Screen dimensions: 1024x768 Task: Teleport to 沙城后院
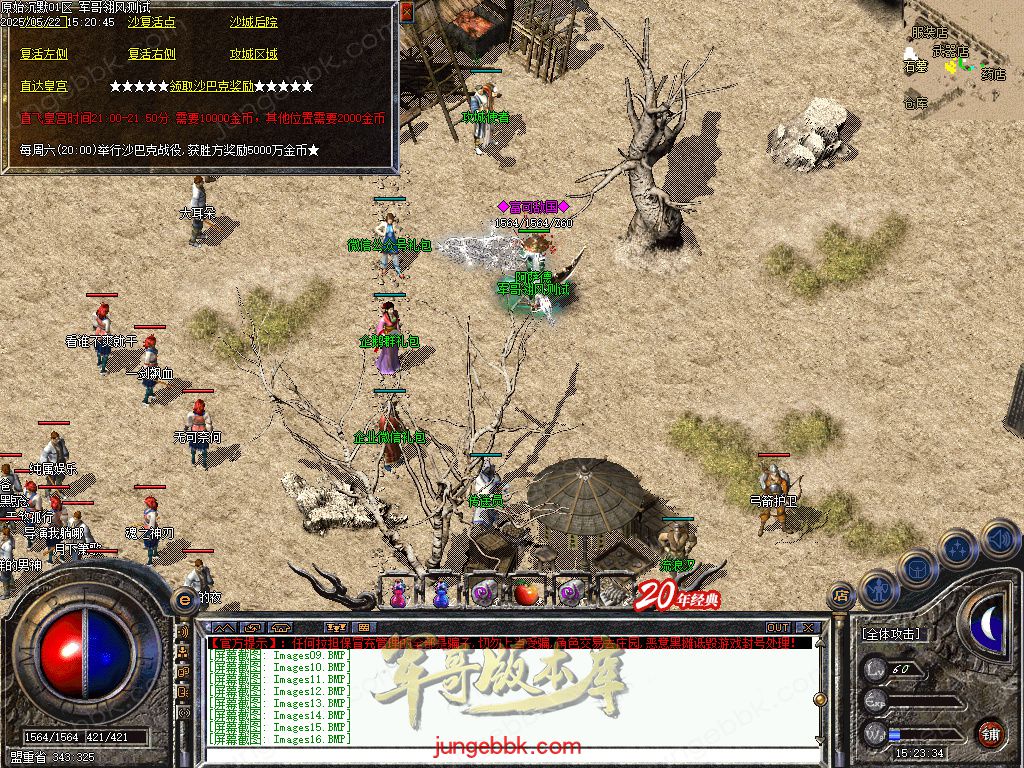(x=253, y=22)
